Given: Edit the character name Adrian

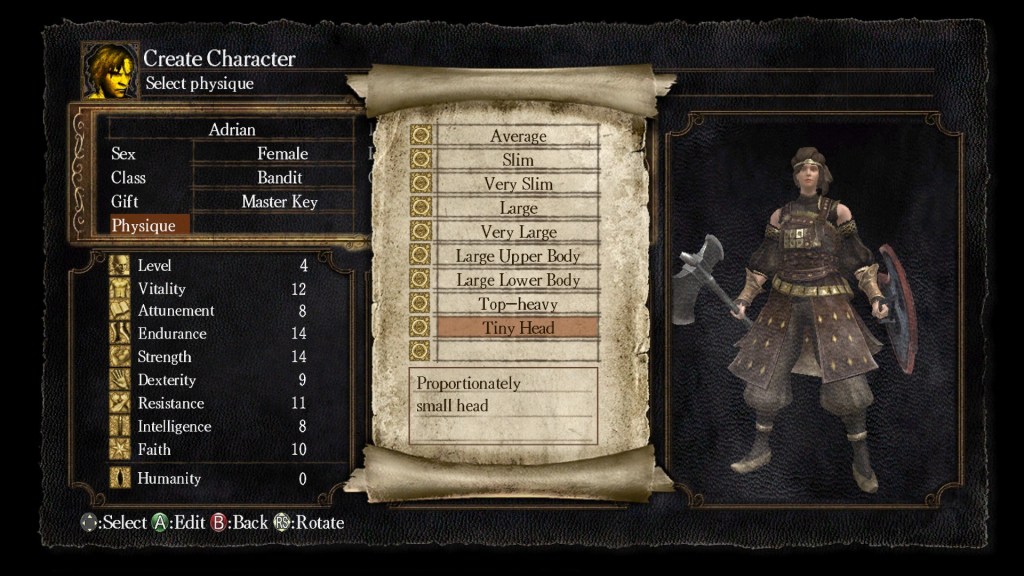Looking at the screenshot, I should (x=233, y=130).
